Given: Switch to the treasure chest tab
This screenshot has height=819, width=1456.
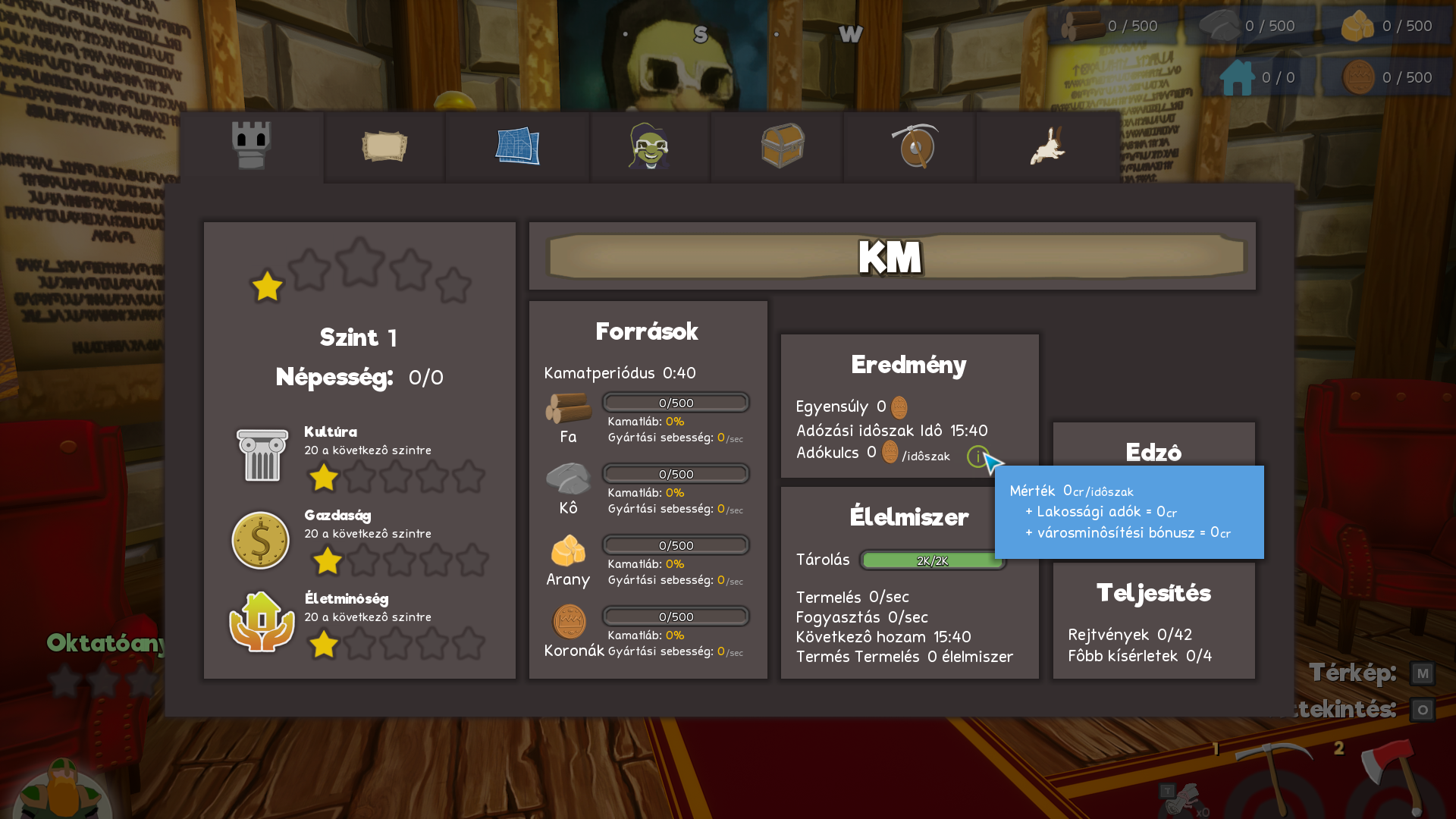Looking at the screenshot, I should 782,146.
